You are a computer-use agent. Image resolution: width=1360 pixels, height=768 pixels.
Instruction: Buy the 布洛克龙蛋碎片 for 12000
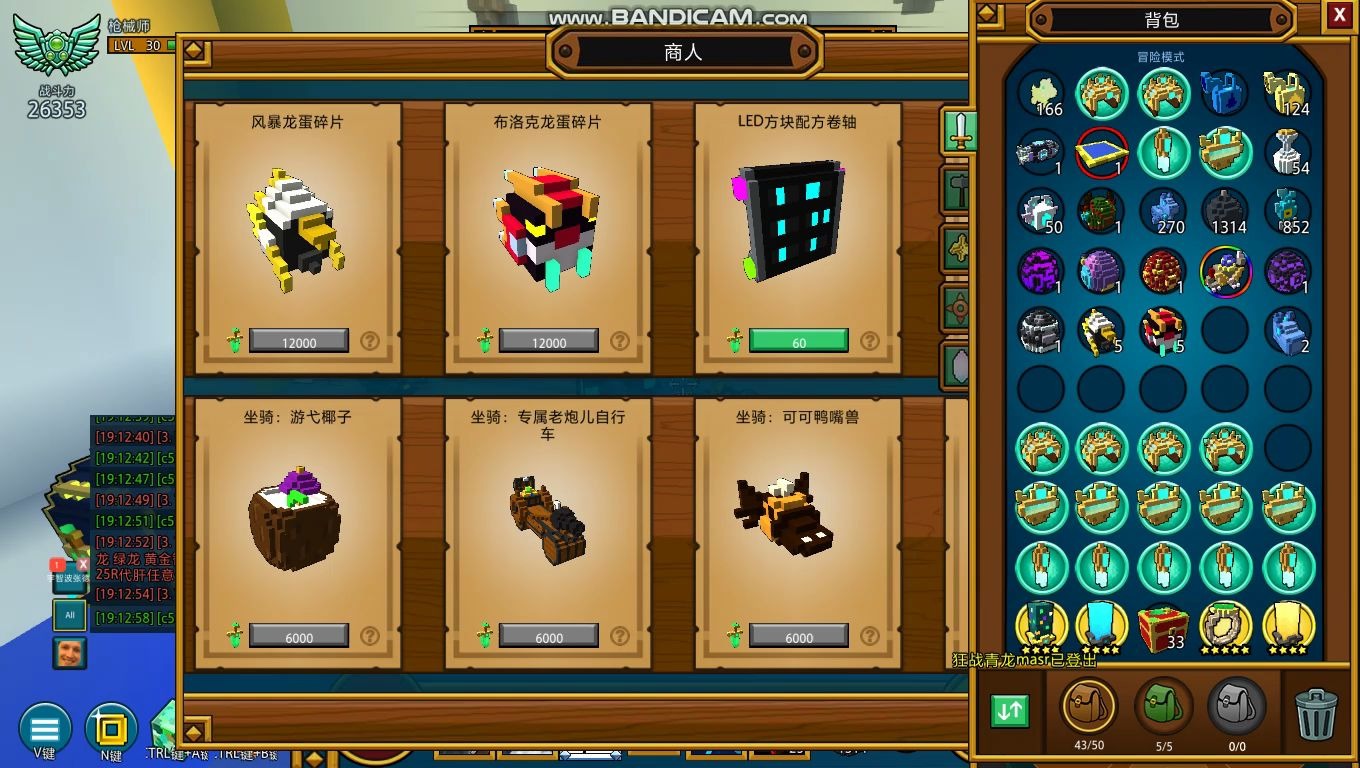pos(548,342)
